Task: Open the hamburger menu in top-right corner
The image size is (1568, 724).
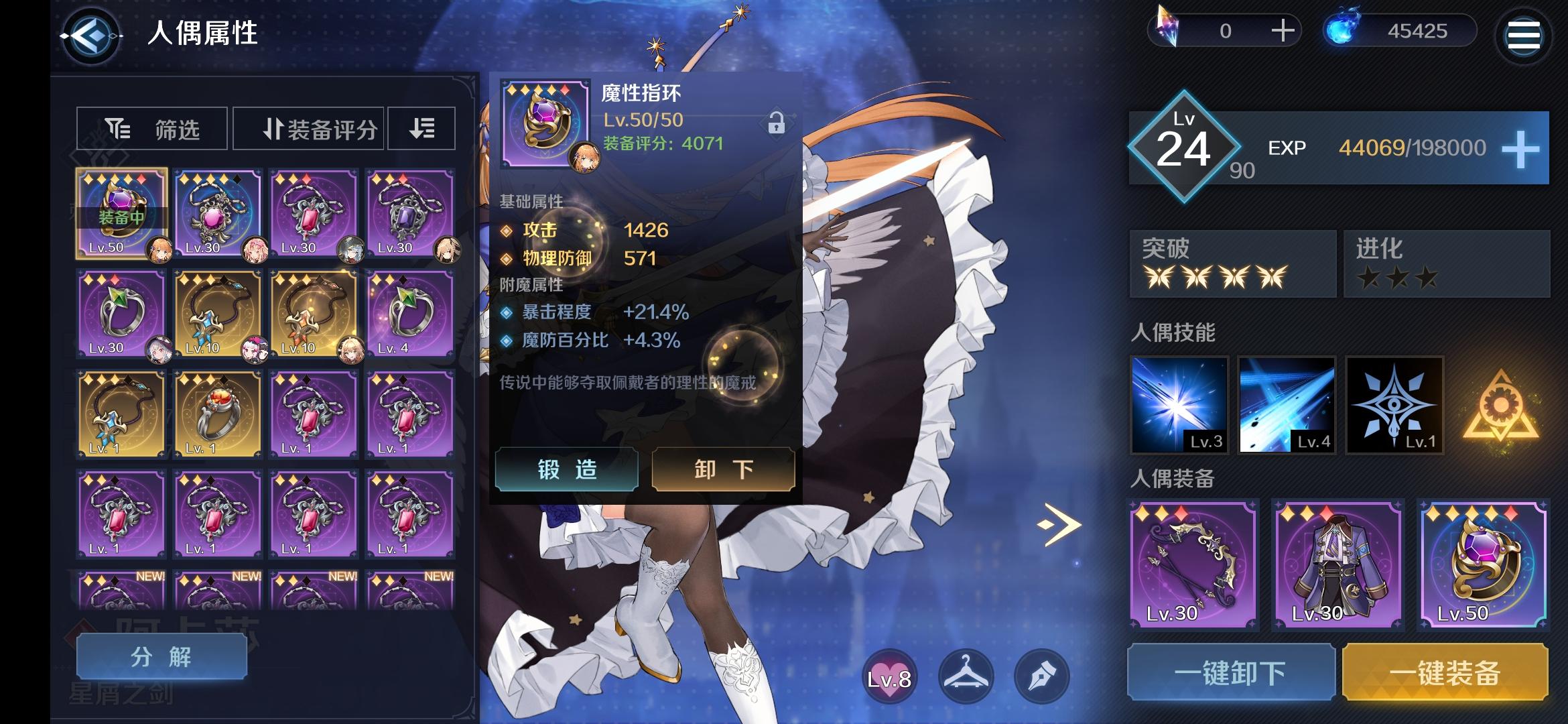Action: click(x=1523, y=34)
